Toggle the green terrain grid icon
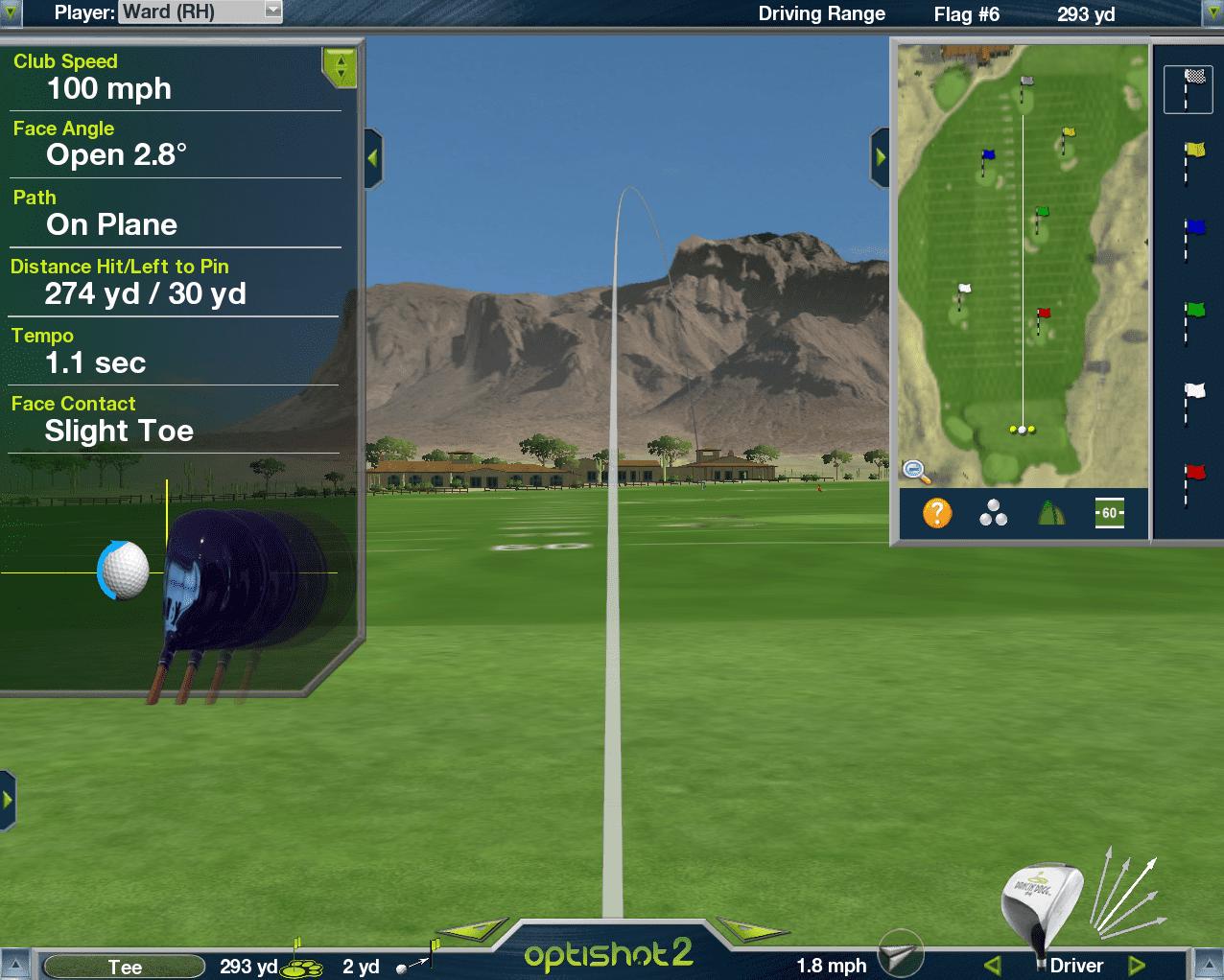Viewport: 1224px width, 980px height. (1051, 513)
